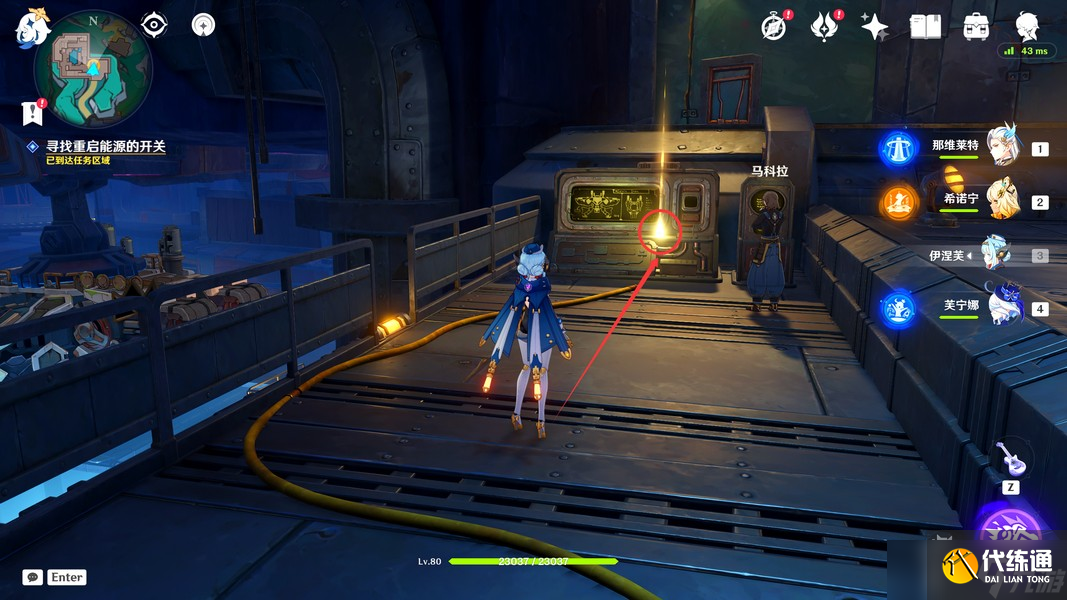The height and width of the screenshot is (600, 1067).
Task: Open the Adventurer Handbook book icon
Action: (925, 27)
